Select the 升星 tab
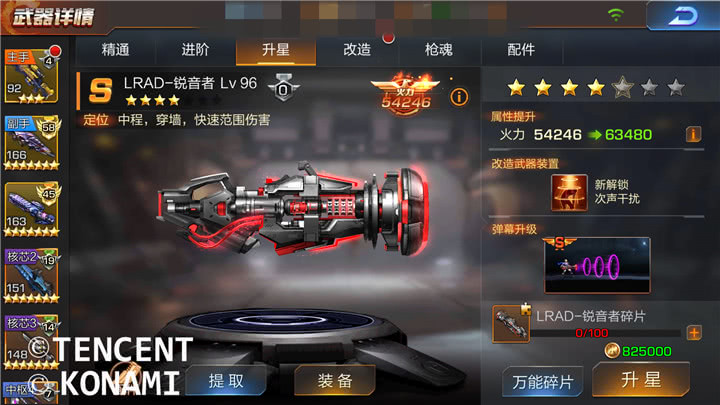The height and width of the screenshot is (405, 720). tap(276, 49)
